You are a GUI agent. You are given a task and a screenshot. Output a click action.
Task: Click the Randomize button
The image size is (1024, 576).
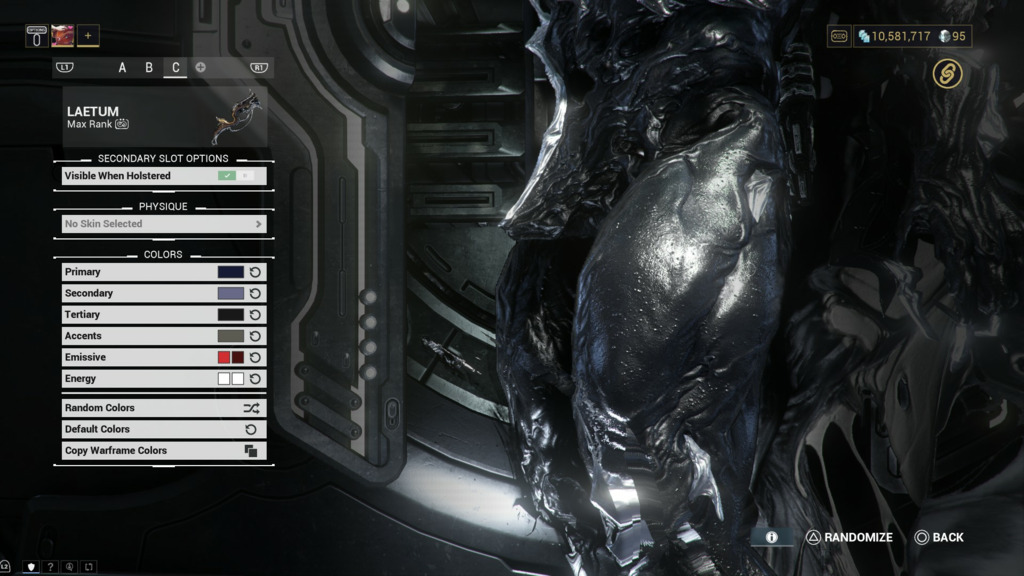849,538
